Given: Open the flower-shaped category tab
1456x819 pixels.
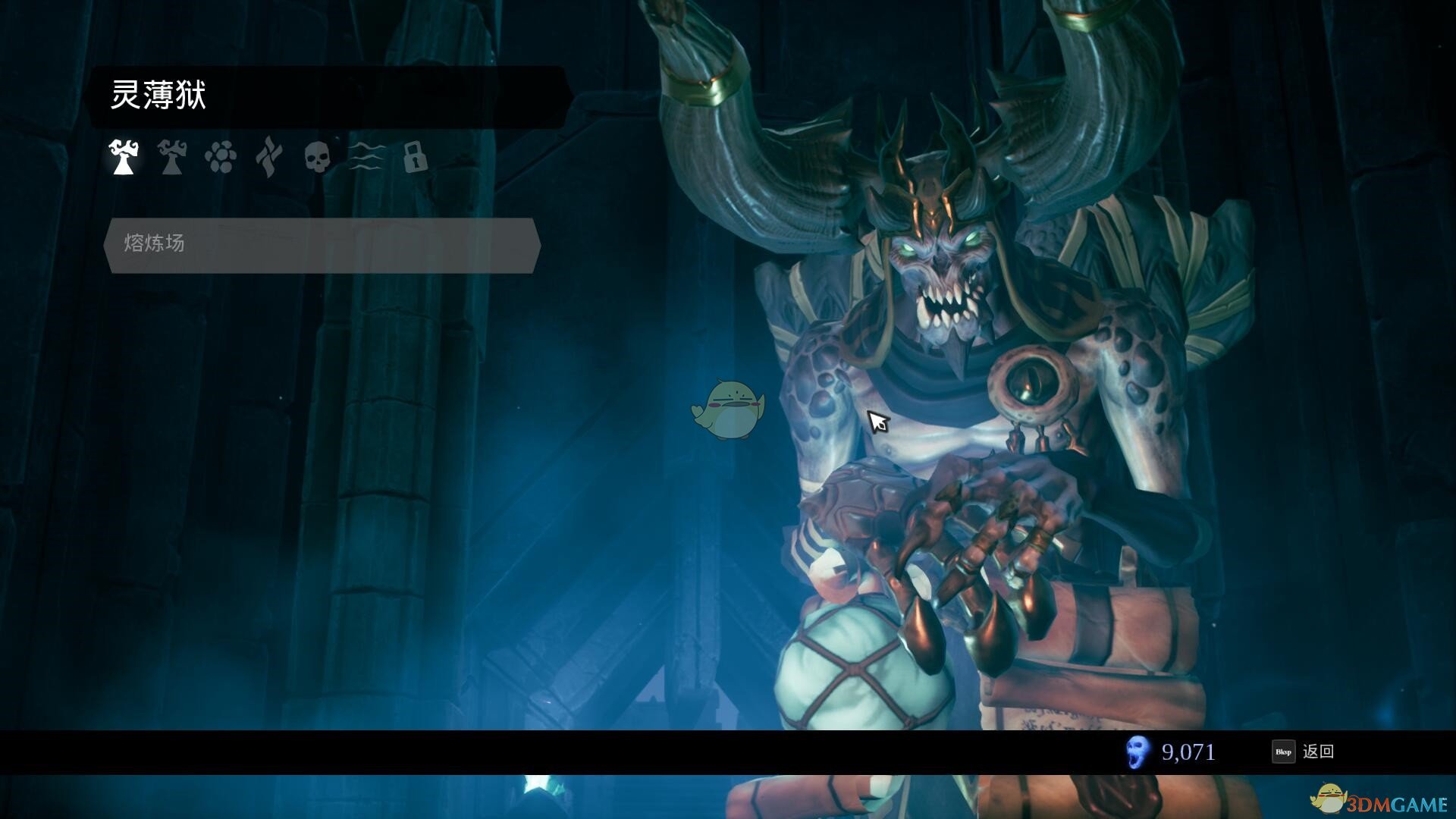Looking at the screenshot, I should coord(220,158).
